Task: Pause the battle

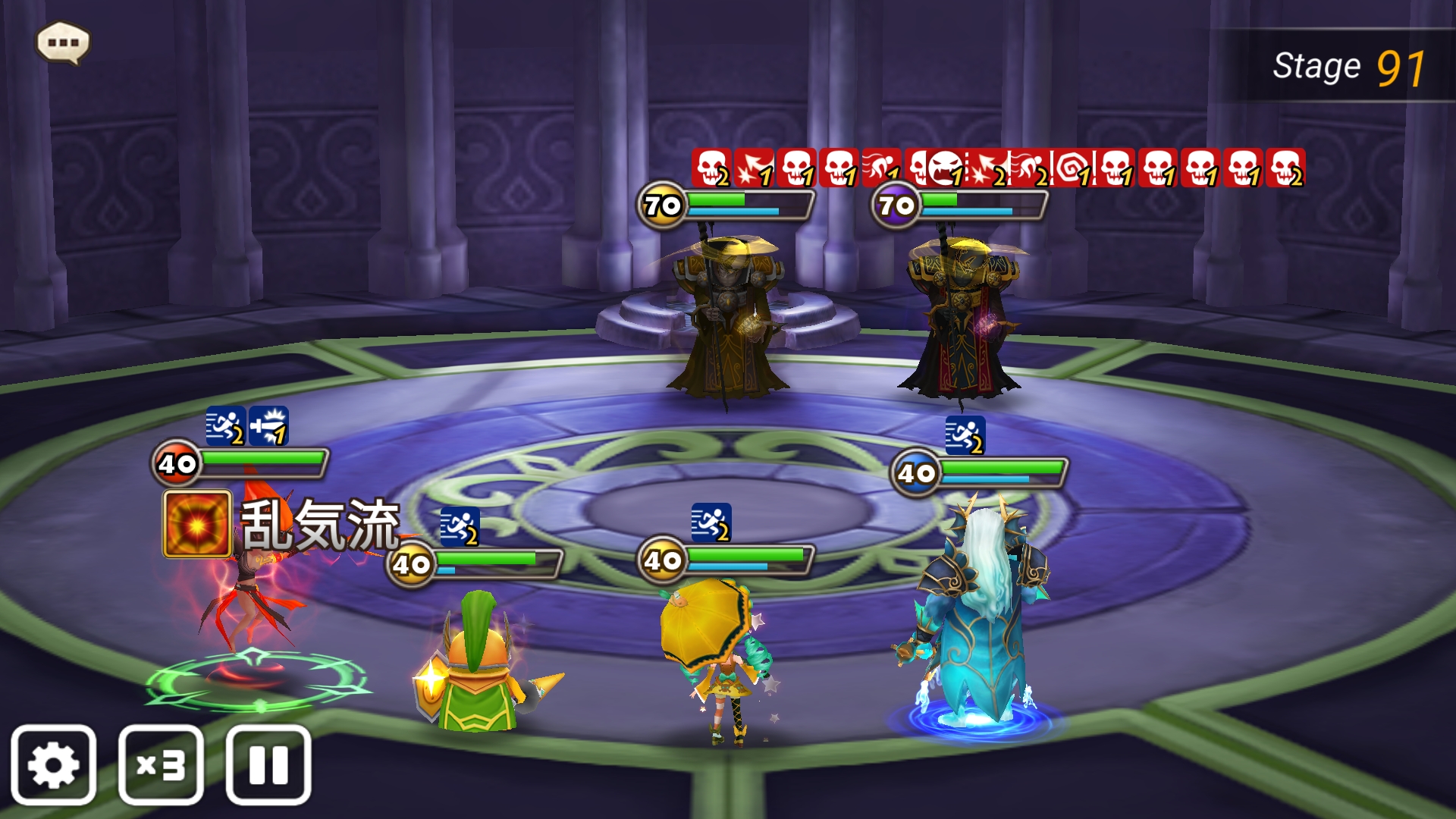Action: point(268,764)
